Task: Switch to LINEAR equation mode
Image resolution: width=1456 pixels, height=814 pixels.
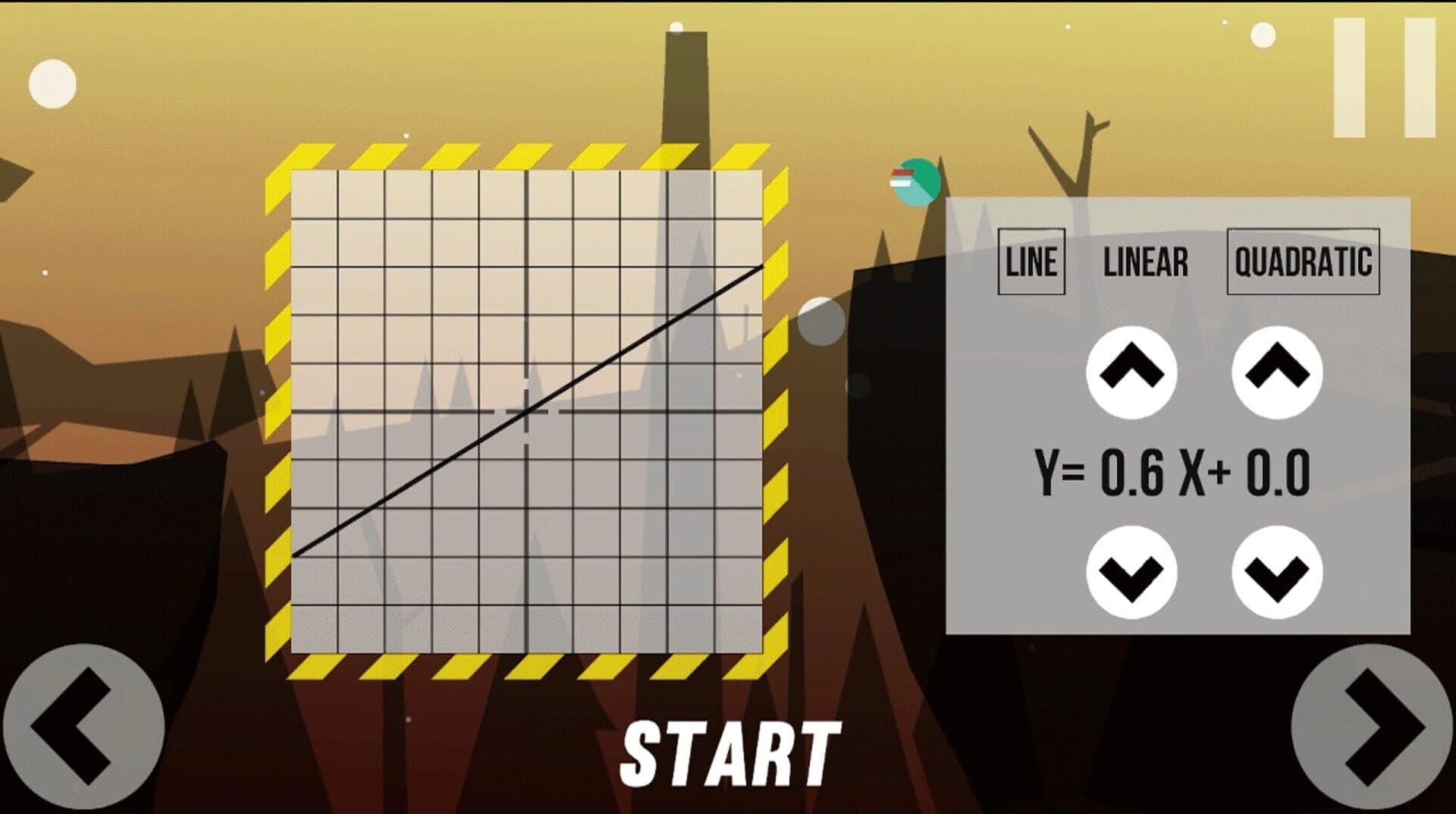Action: click(1147, 262)
